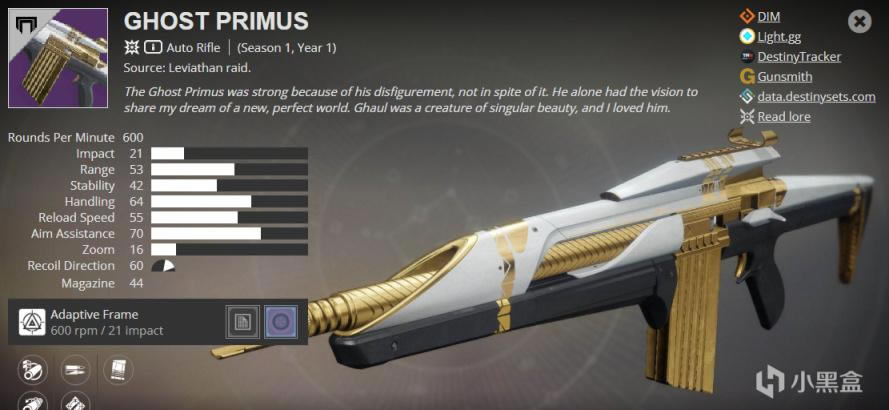The height and width of the screenshot is (410, 889).
Task: Visit the Gunsmith link
Action: (784, 76)
